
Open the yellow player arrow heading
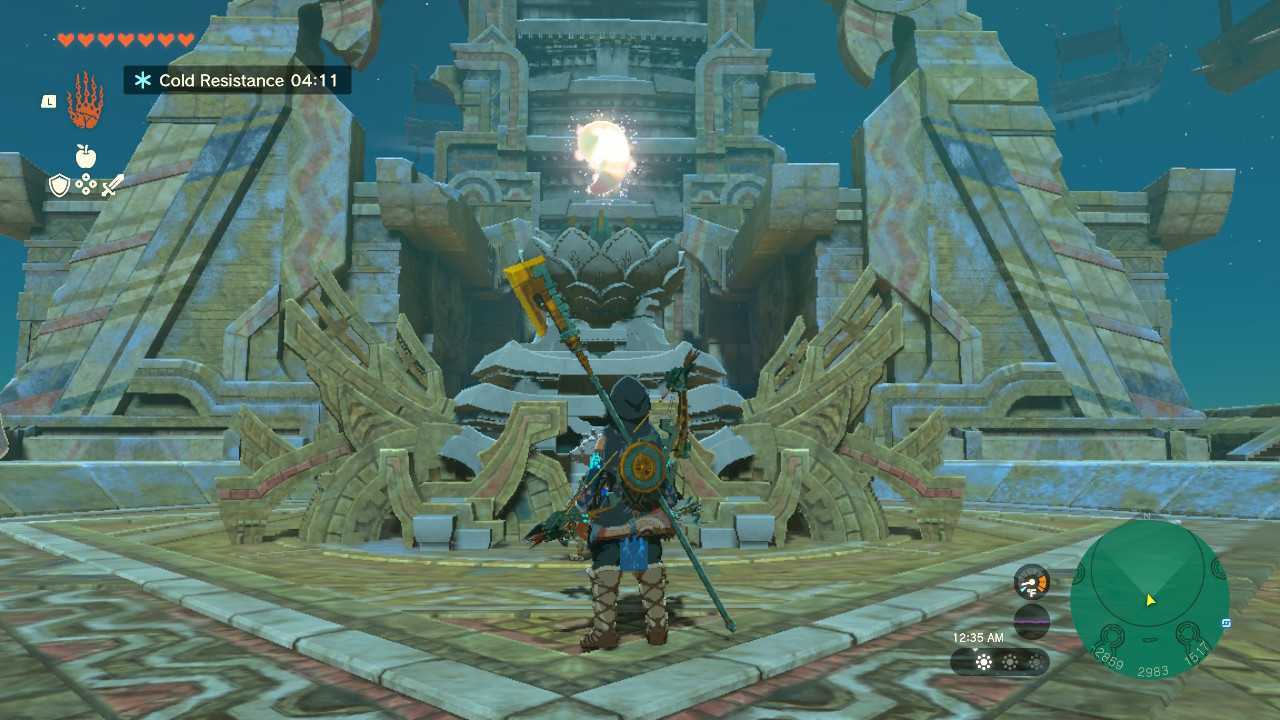[x=1151, y=600]
